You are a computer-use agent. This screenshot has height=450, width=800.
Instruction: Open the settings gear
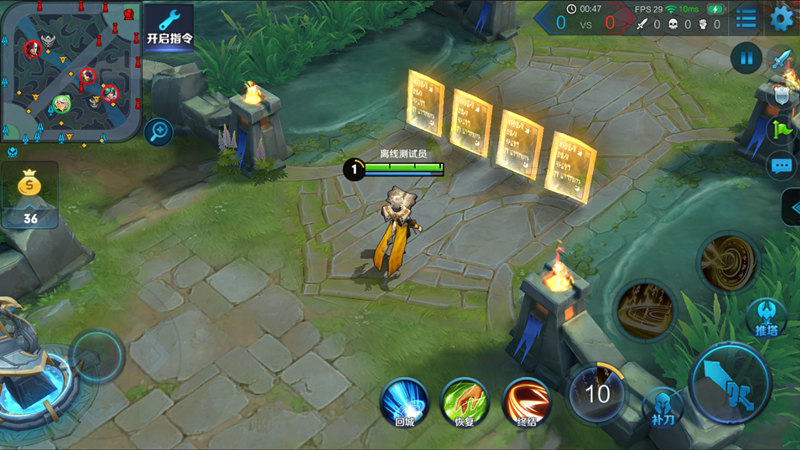[782, 18]
